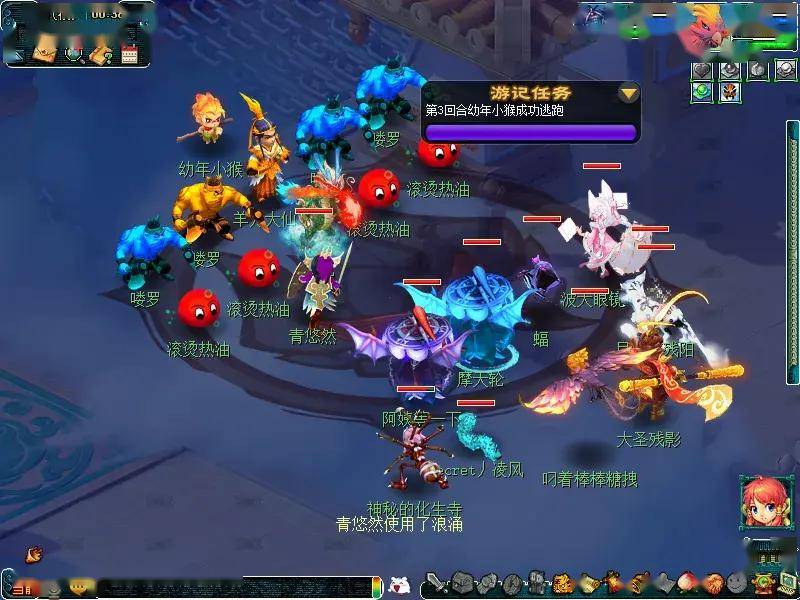Click the small horn icon above chat bar
This screenshot has height=600, width=800.
pyautogui.click(x=33, y=552)
